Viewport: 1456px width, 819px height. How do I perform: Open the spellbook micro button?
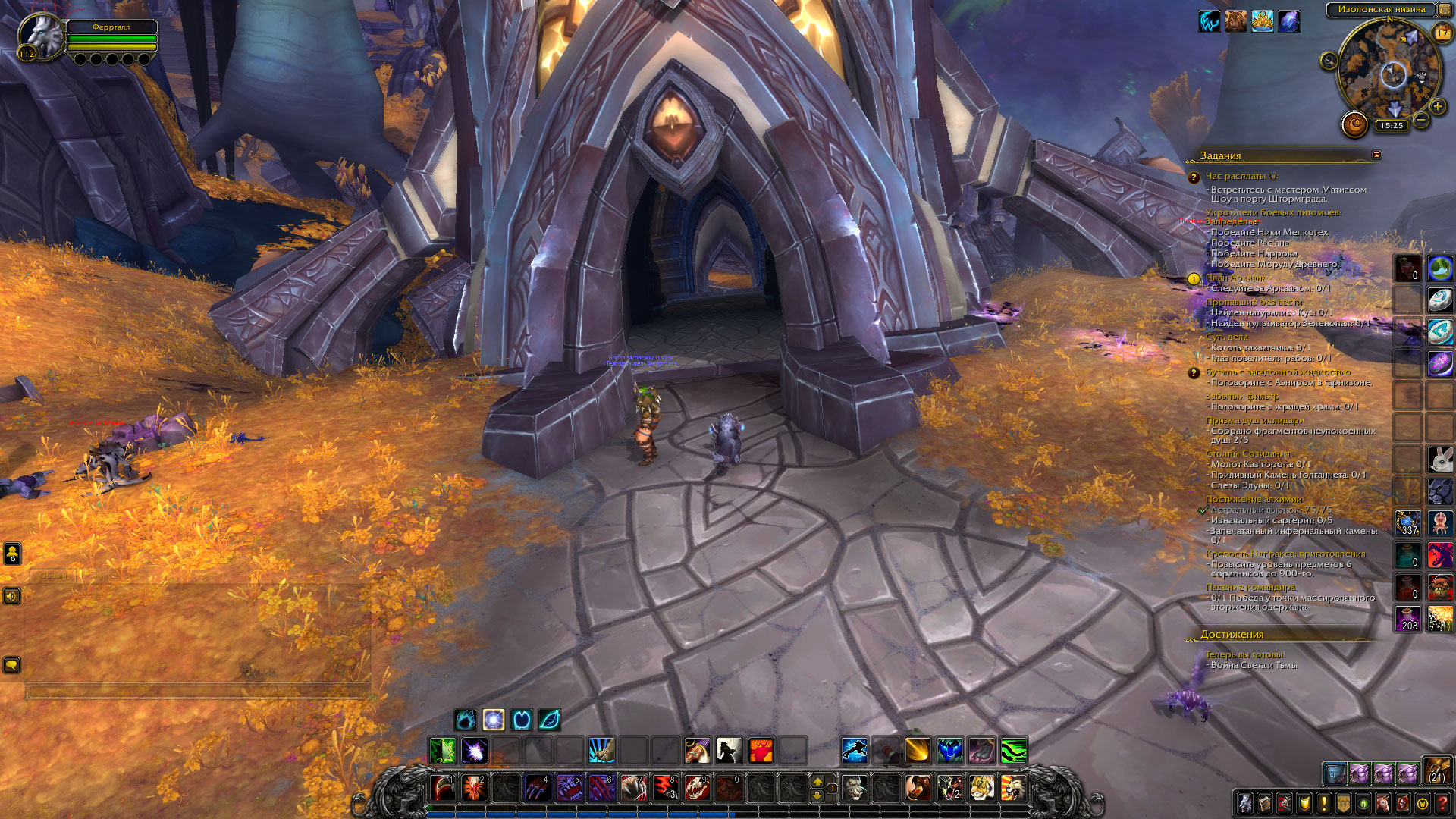point(1264,803)
